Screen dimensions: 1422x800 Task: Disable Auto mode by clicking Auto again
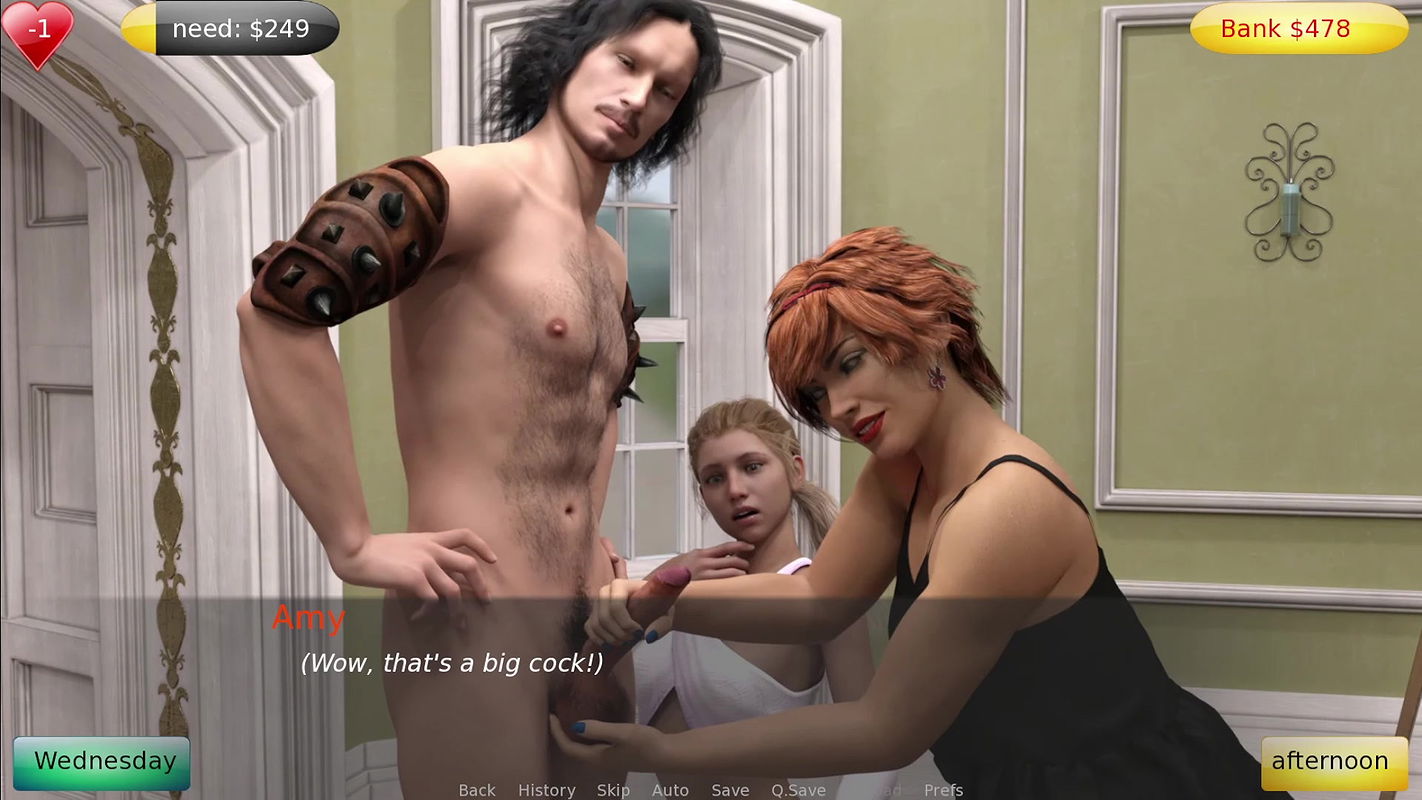coord(670,789)
